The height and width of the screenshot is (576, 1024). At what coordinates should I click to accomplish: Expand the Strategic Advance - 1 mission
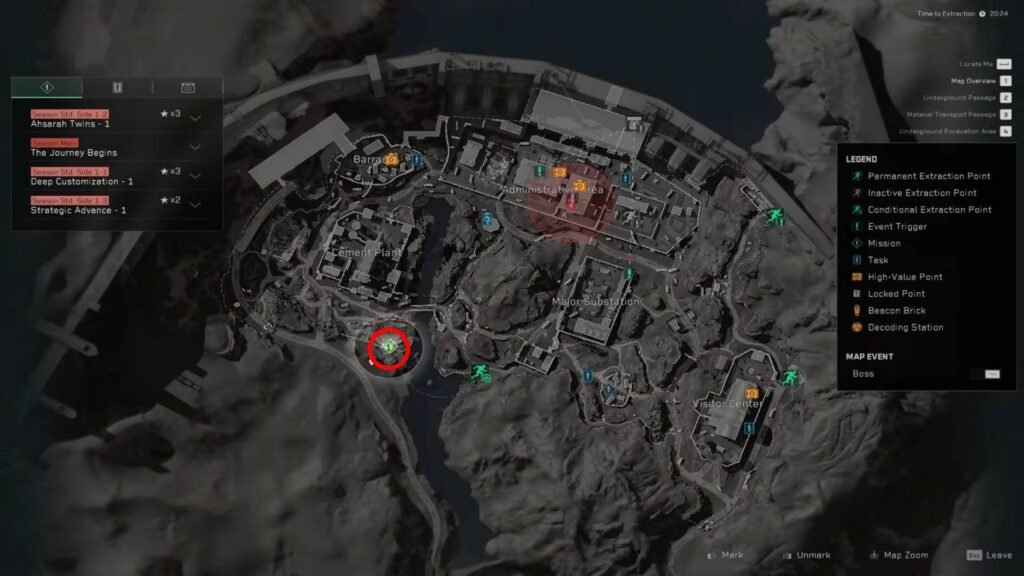click(x=195, y=205)
